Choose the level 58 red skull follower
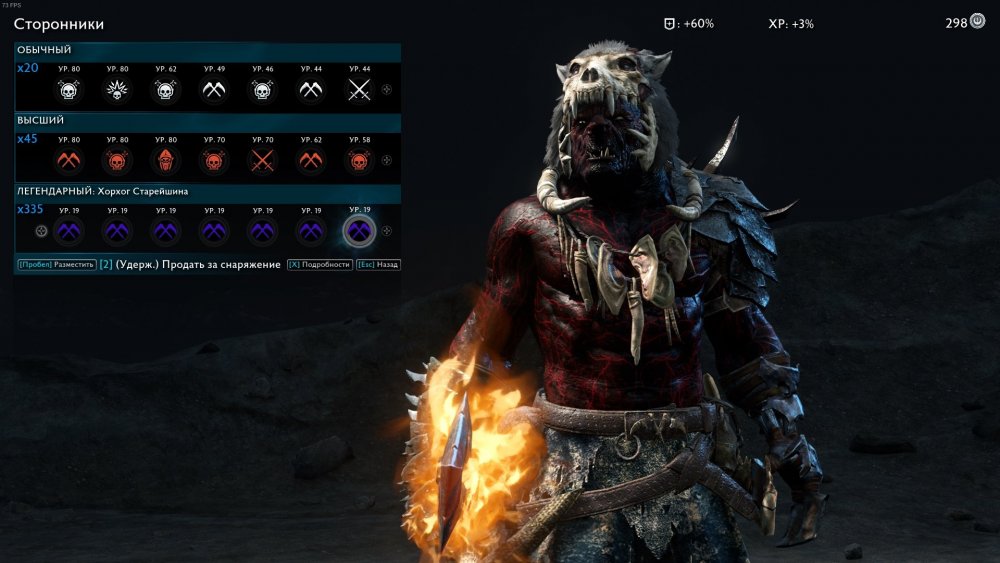Screen dimensions: 1000x563 click(359, 160)
